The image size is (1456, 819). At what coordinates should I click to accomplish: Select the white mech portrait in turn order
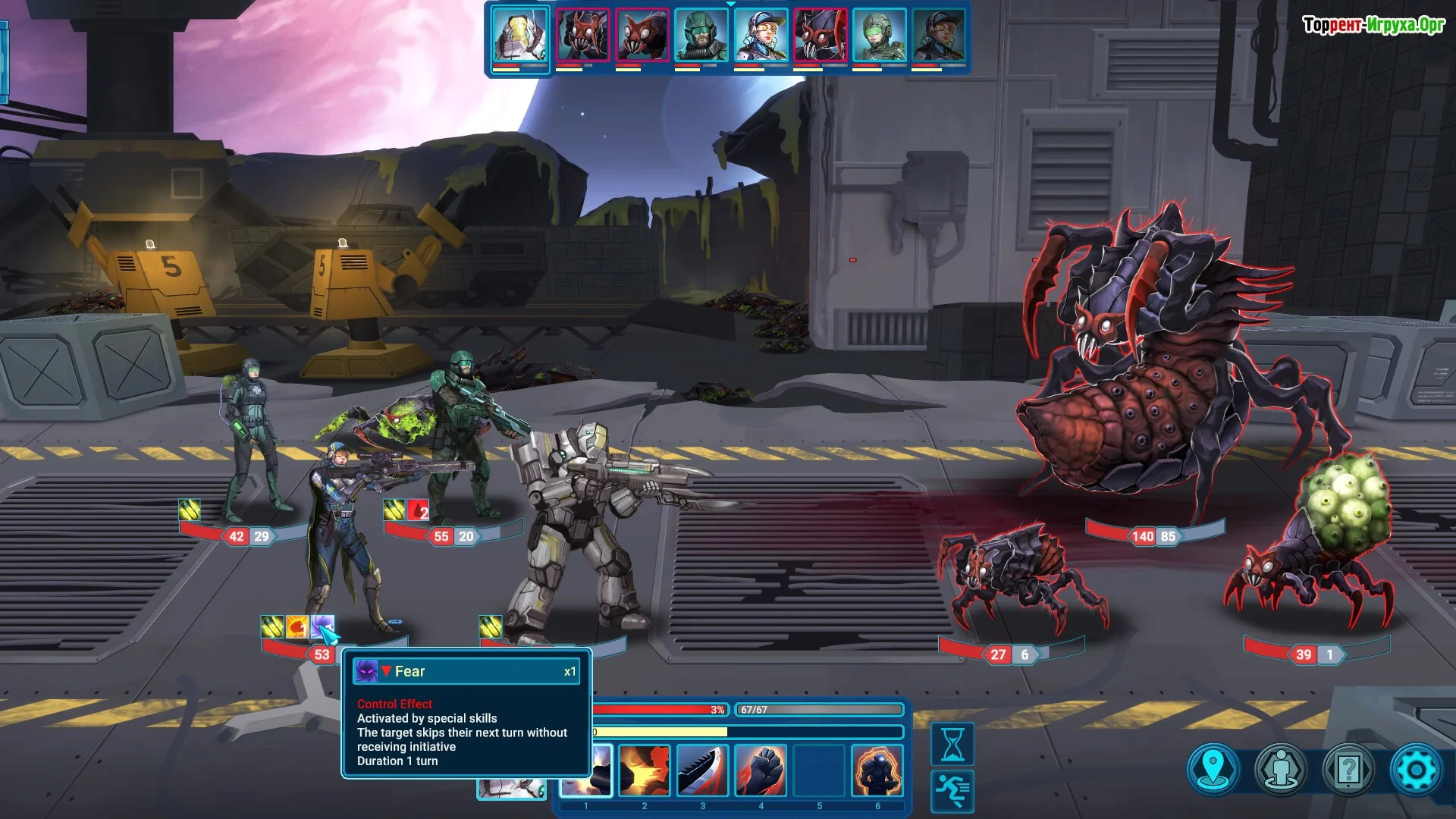520,35
